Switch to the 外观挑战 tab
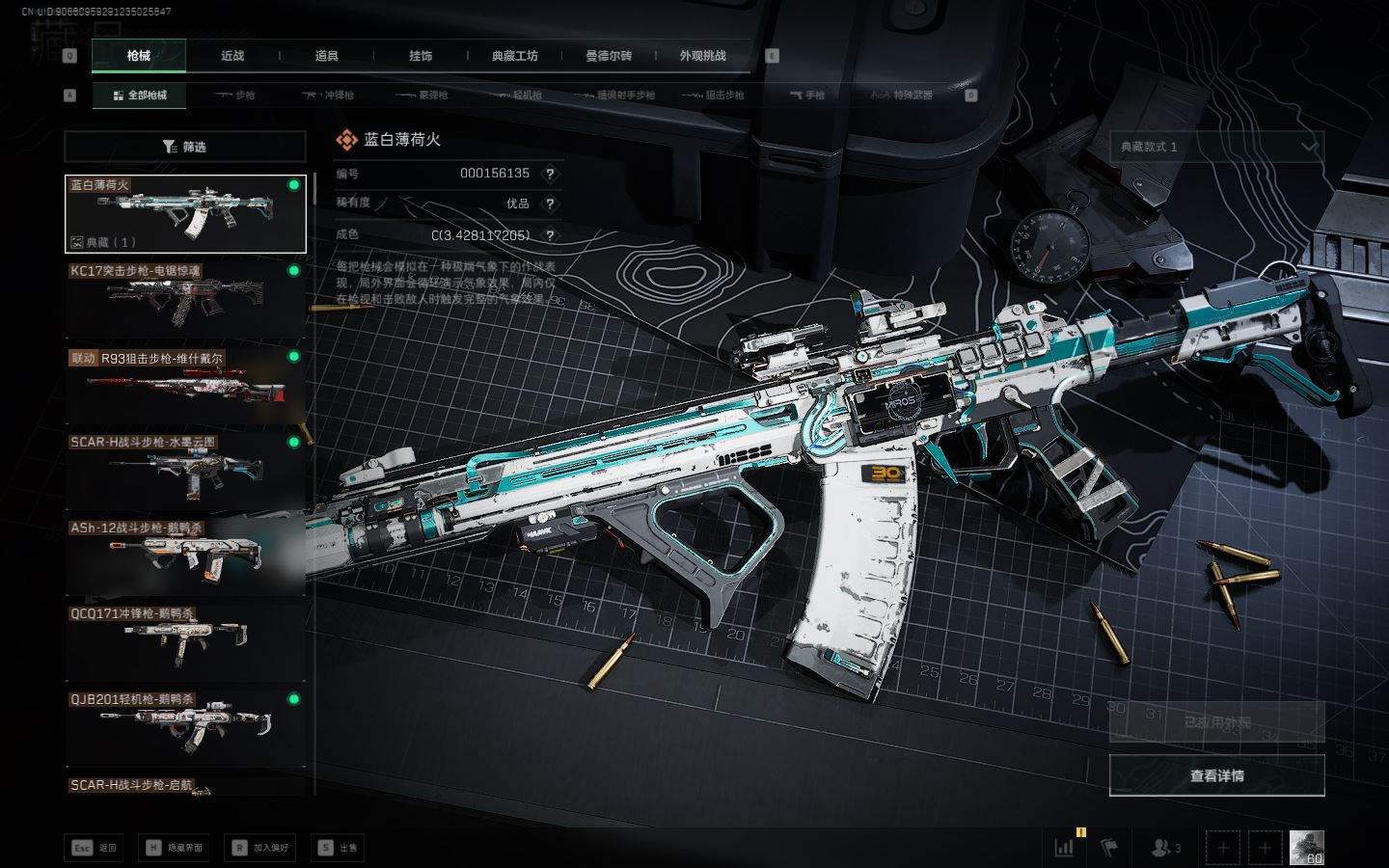Image resolution: width=1389 pixels, height=868 pixels. click(x=702, y=56)
